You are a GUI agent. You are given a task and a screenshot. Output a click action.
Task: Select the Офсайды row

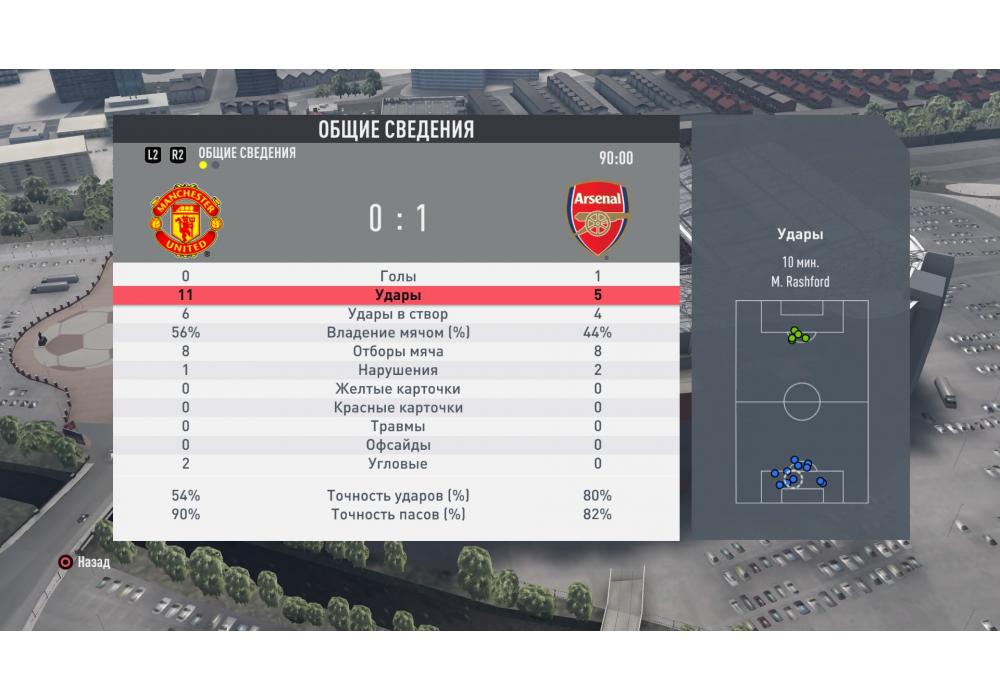397,445
